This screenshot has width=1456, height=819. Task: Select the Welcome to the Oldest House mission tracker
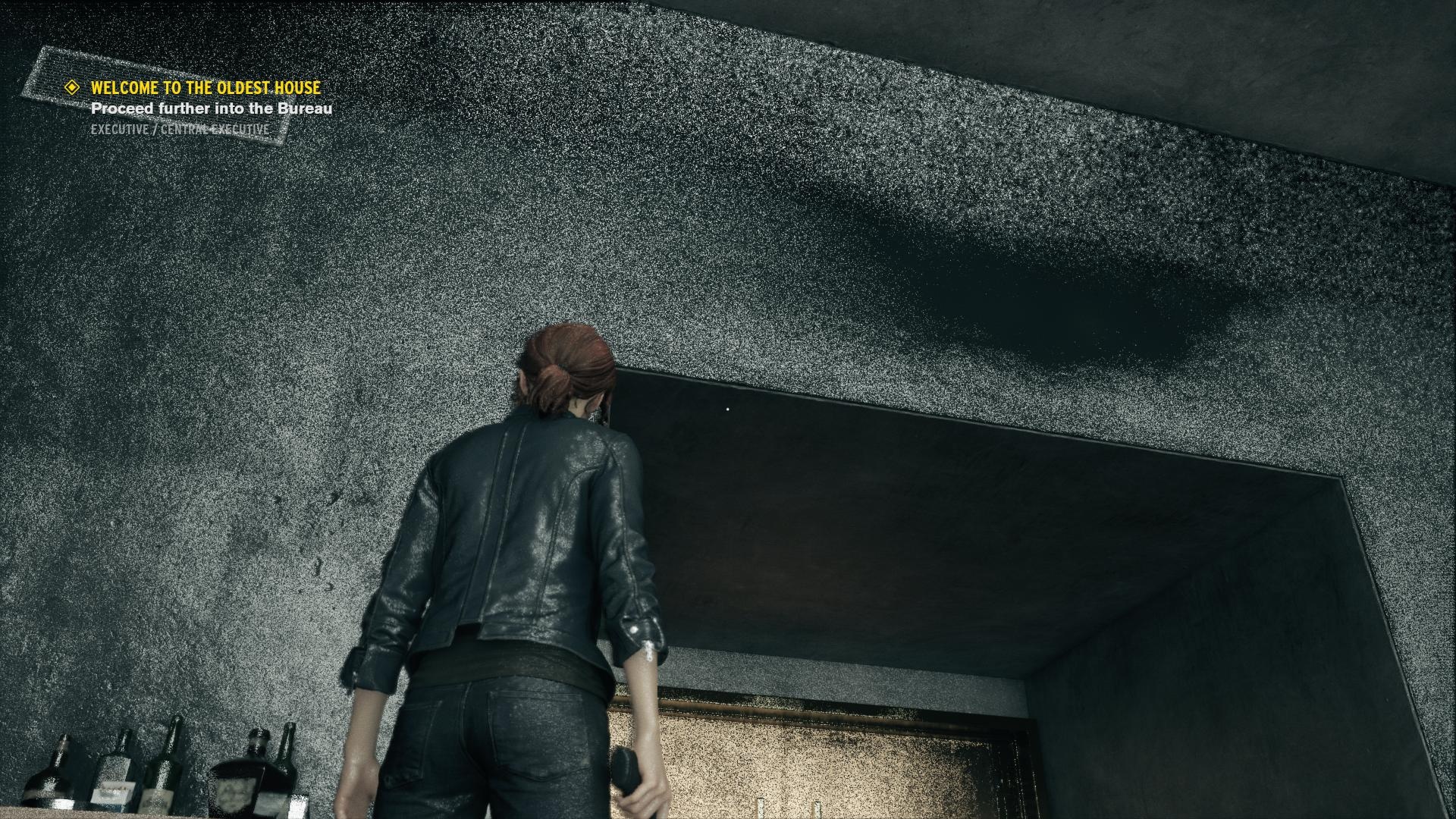[x=206, y=88]
